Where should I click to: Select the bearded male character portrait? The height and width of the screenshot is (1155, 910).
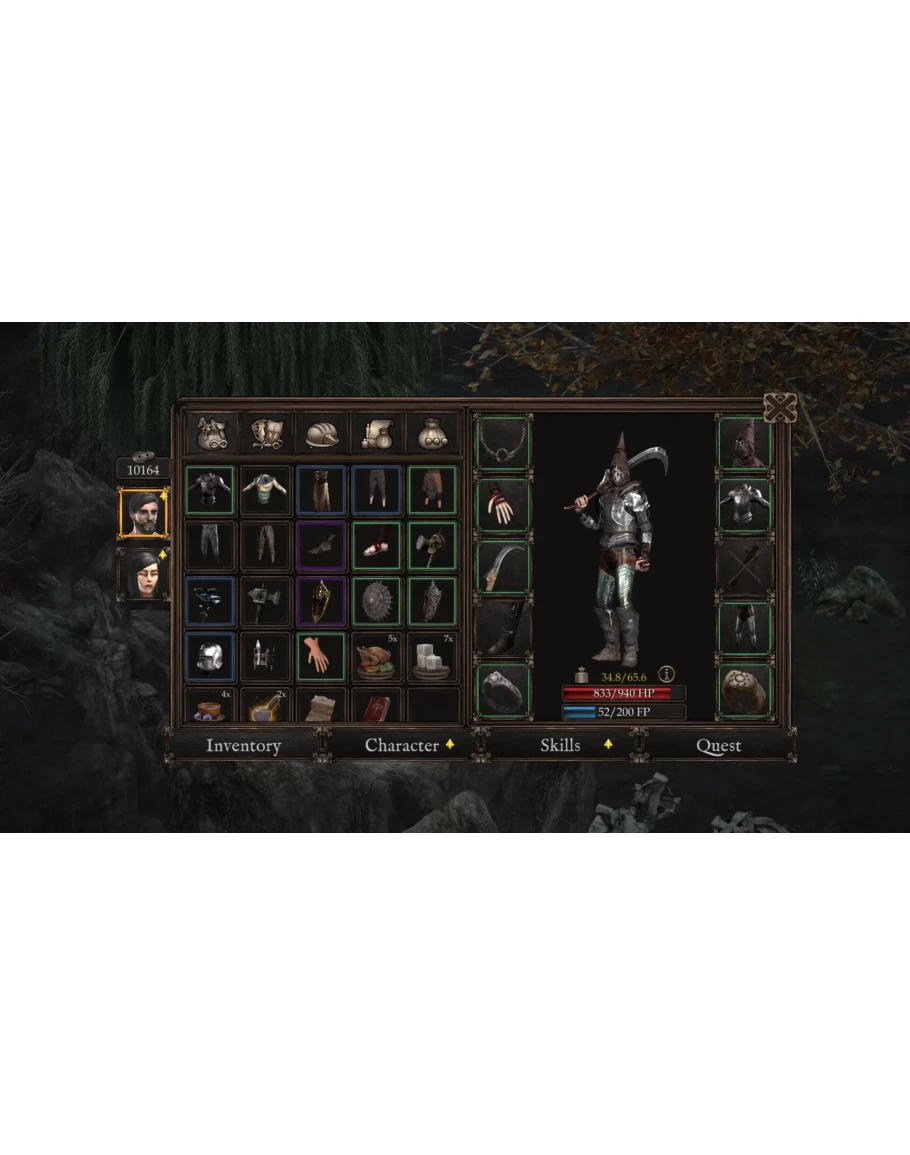[x=143, y=514]
